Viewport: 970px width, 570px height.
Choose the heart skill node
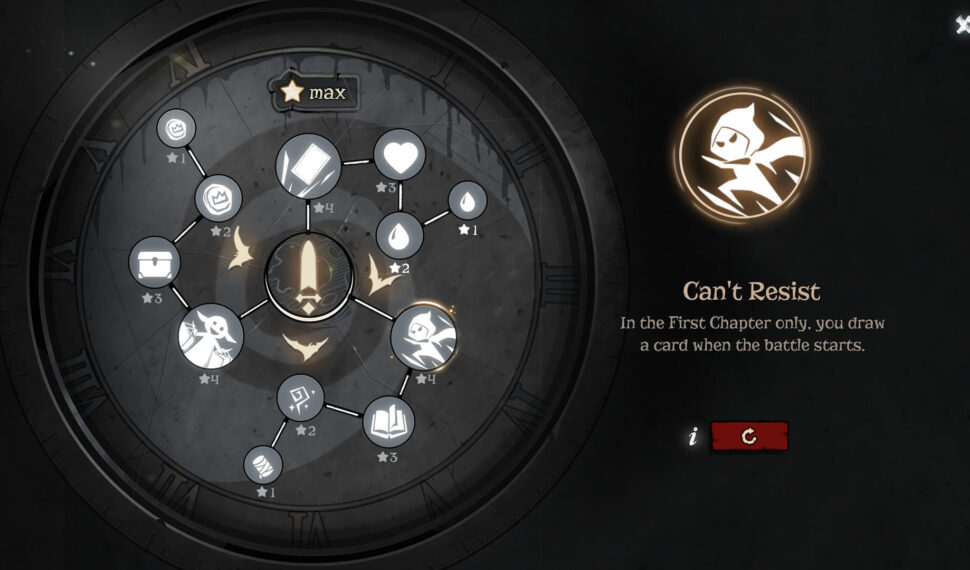pos(399,156)
